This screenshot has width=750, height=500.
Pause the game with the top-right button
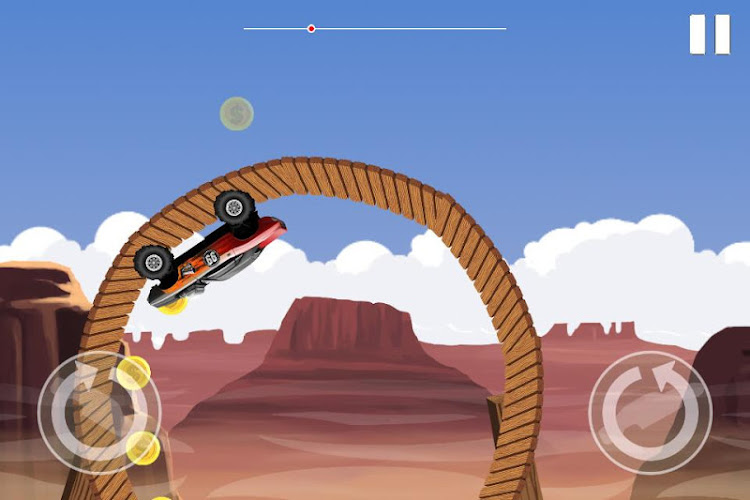(710, 34)
